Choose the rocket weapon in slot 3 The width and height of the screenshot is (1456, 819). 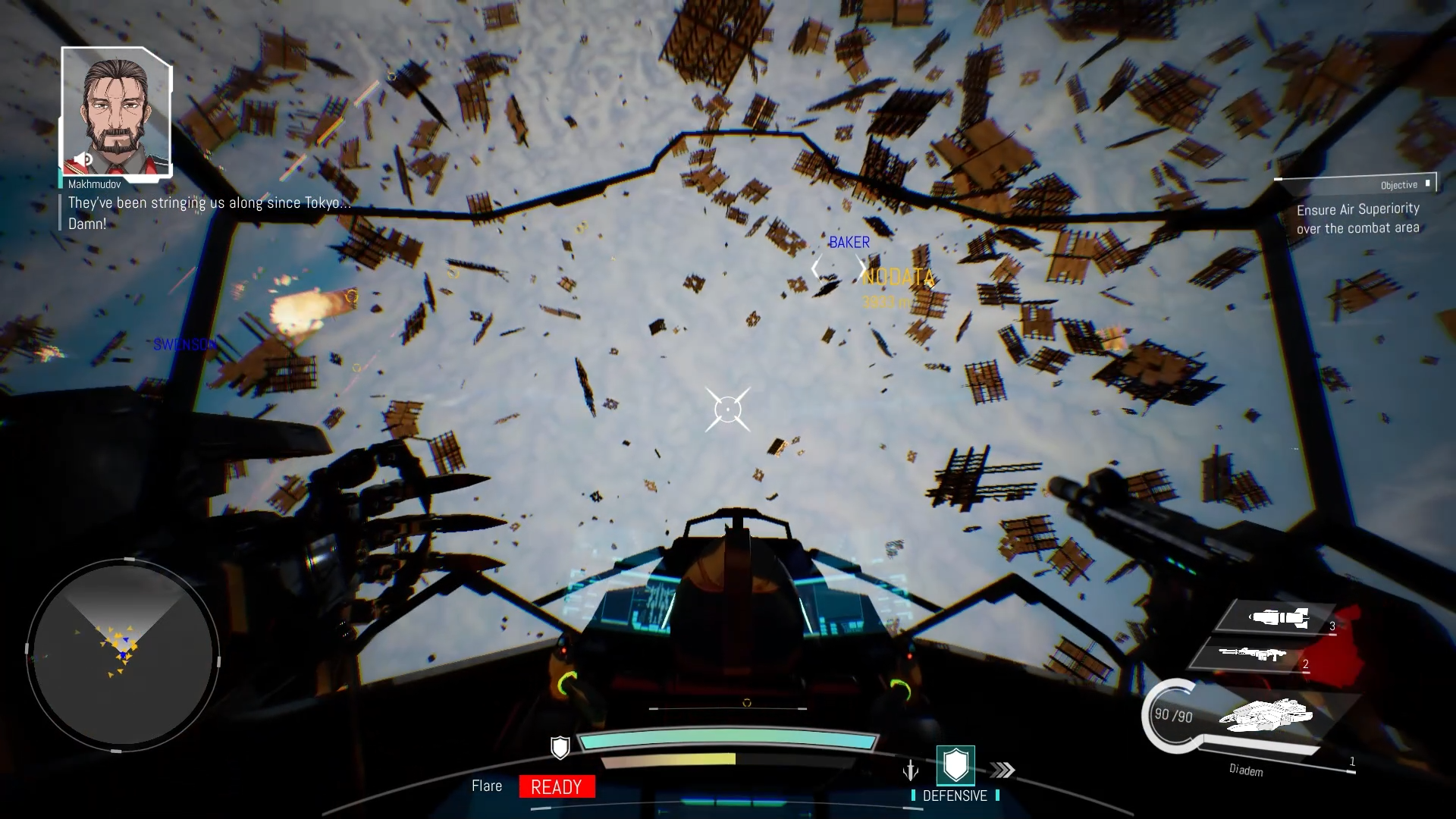click(1279, 618)
